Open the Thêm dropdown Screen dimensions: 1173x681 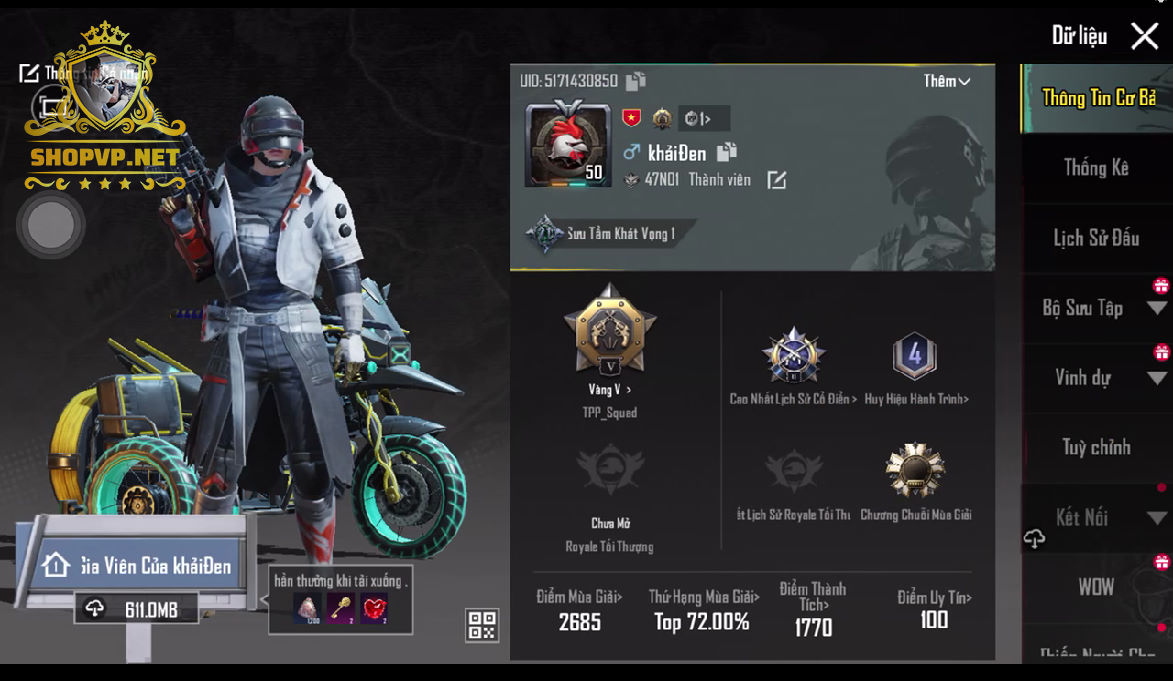[x=946, y=81]
